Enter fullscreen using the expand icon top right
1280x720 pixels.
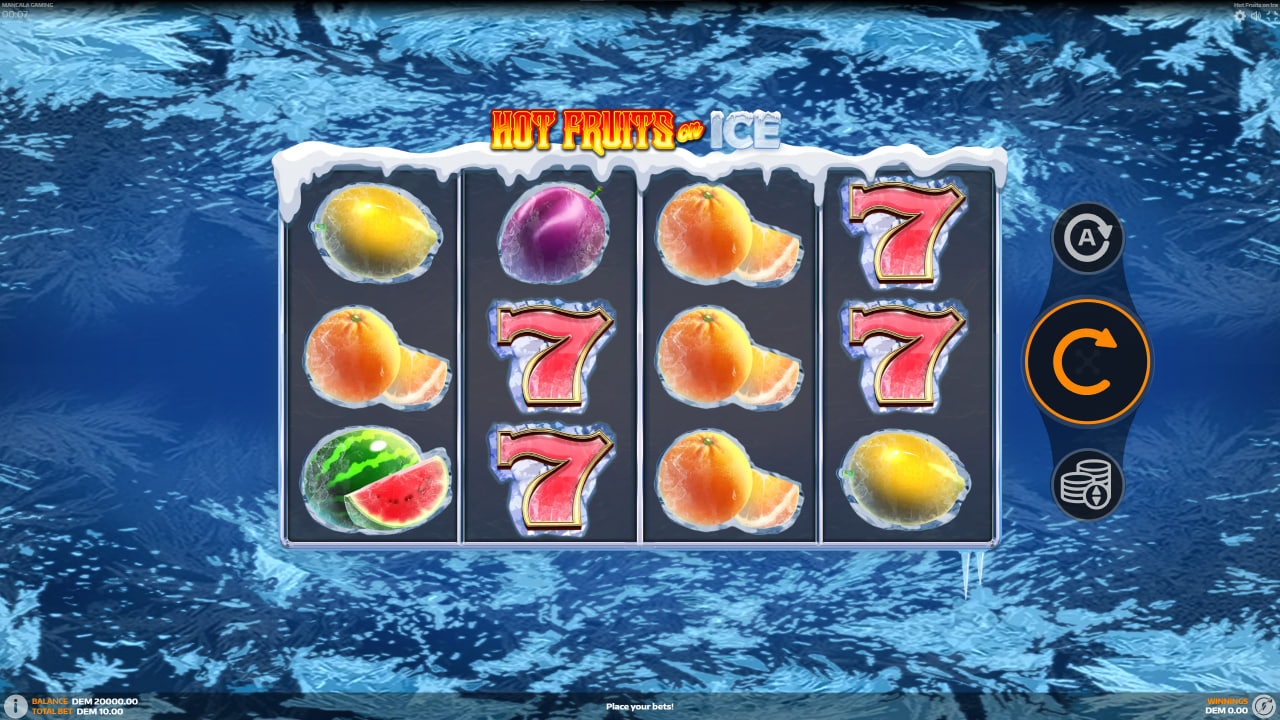click(1272, 15)
